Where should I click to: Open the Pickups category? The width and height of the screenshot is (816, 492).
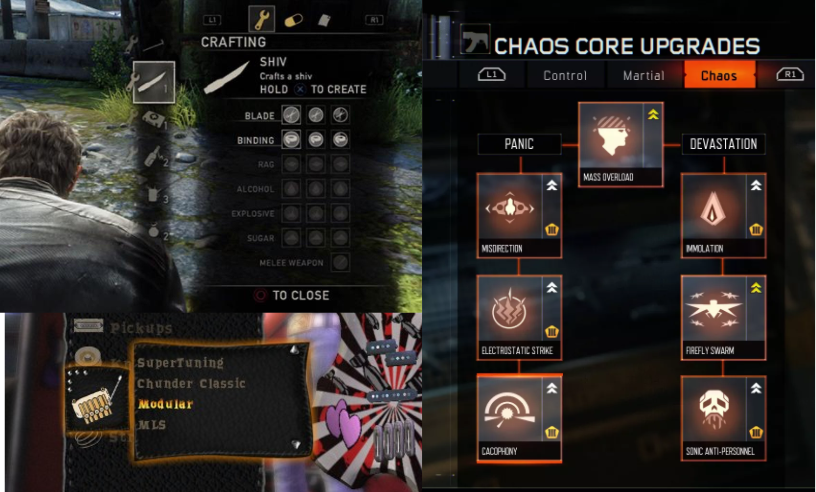coord(141,327)
